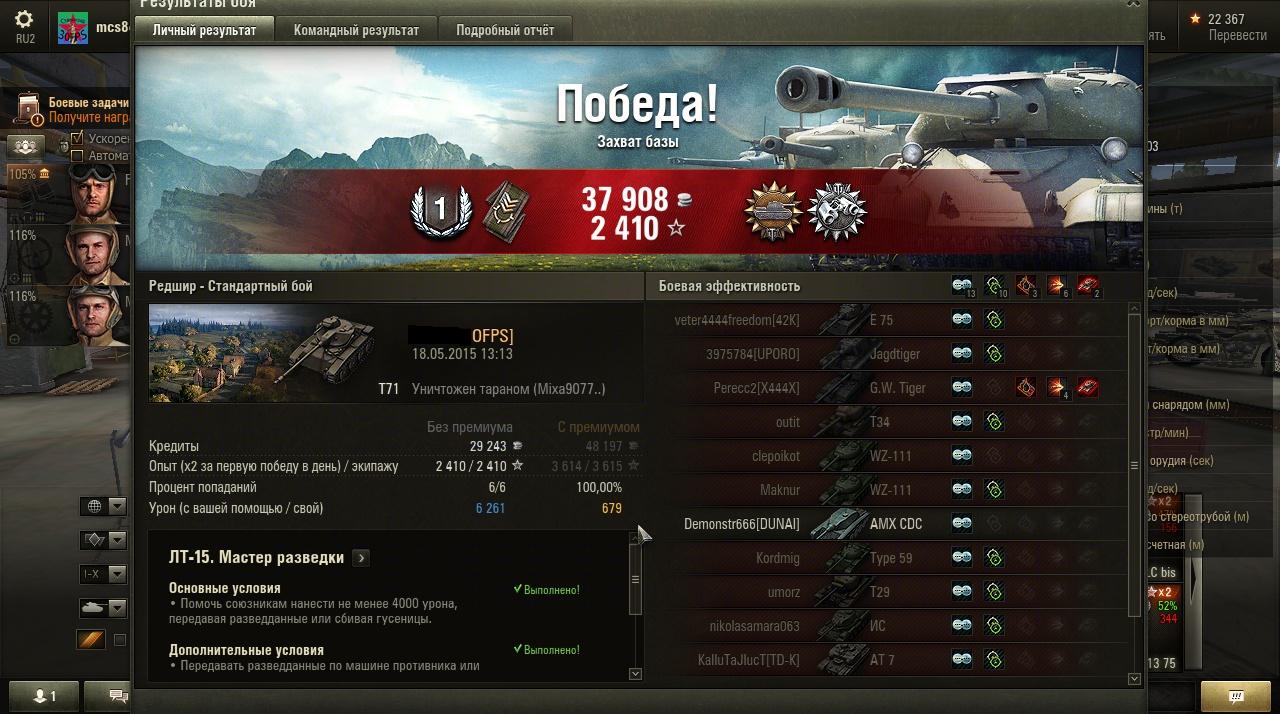Image resolution: width=1280 pixels, height=714 pixels.
Task: Select veter4444freedom E 75 row
Action: pyautogui.click(x=890, y=320)
